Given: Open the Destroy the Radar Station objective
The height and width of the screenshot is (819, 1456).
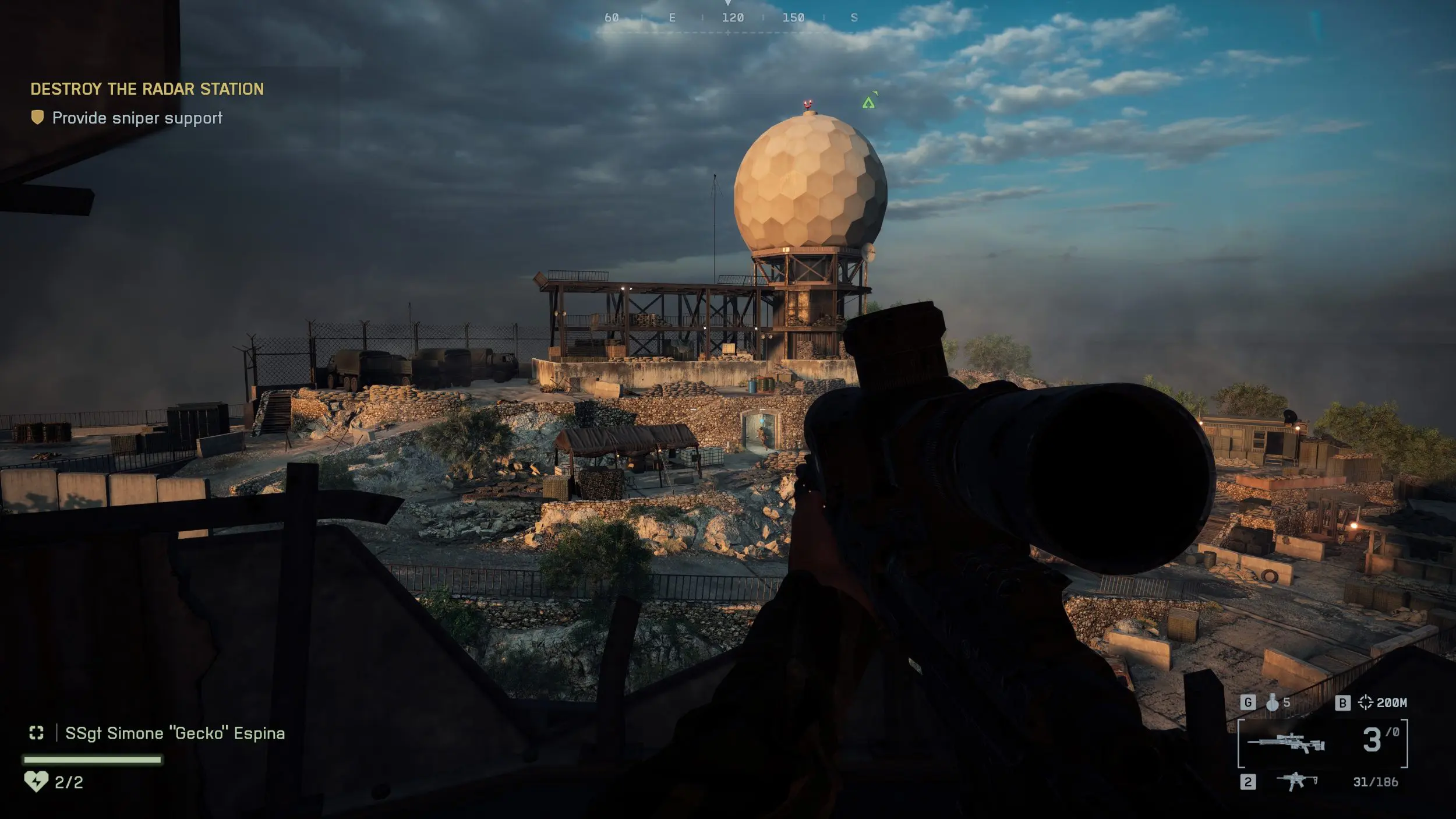Looking at the screenshot, I should [147, 89].
